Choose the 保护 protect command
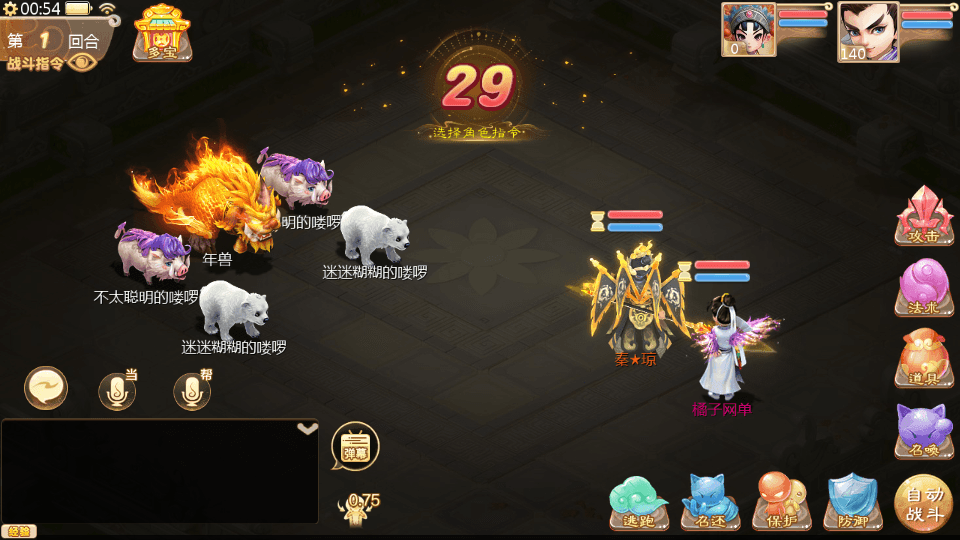The image size is (960, 540). [782, 501]
